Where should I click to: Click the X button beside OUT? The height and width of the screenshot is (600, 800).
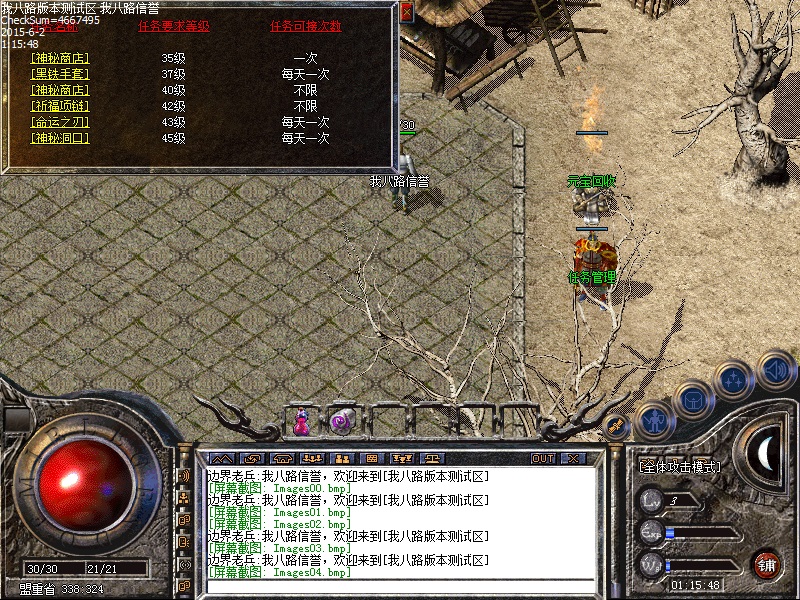point(572,458)
